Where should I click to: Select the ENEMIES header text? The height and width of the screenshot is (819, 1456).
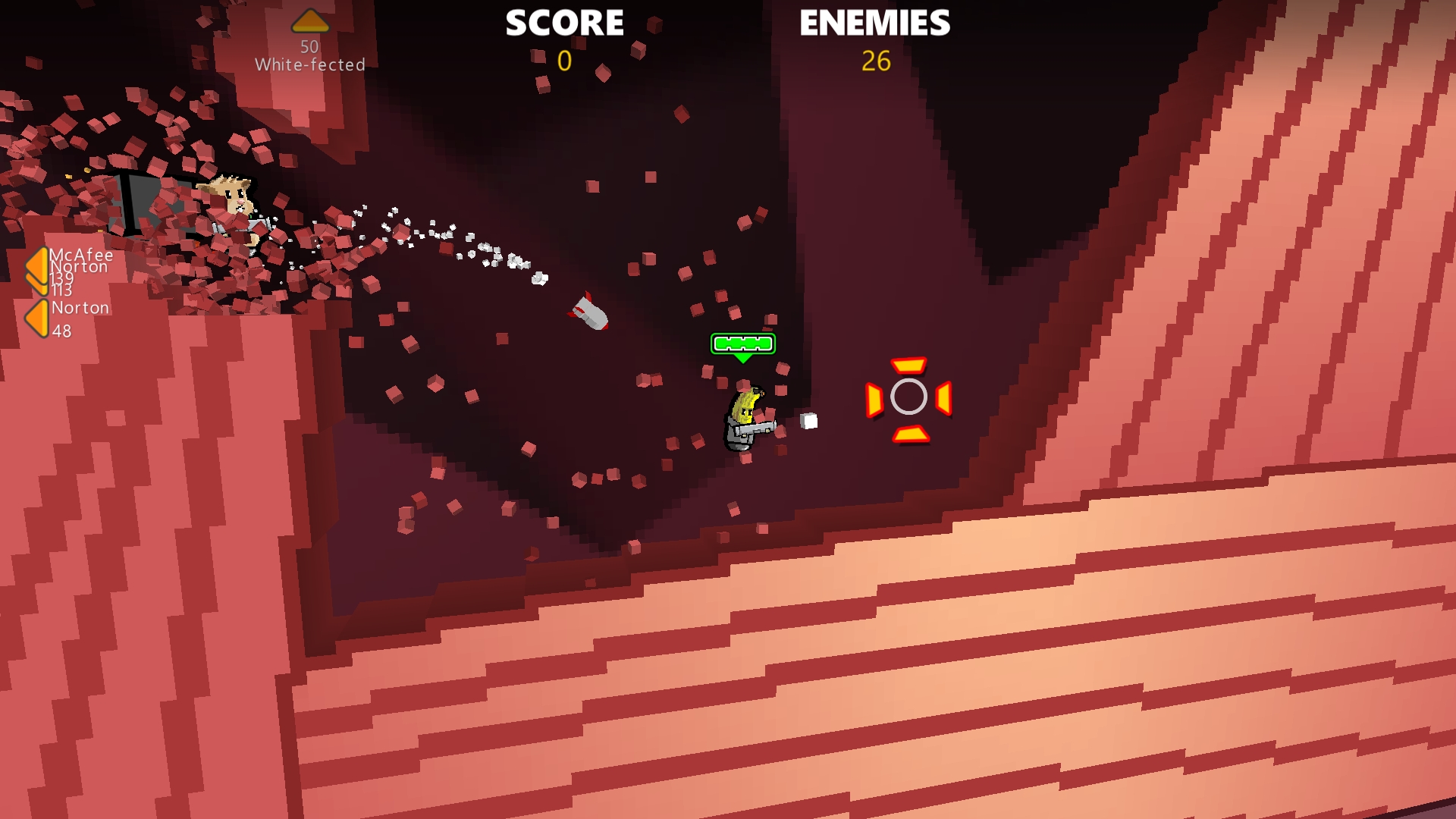874,23
